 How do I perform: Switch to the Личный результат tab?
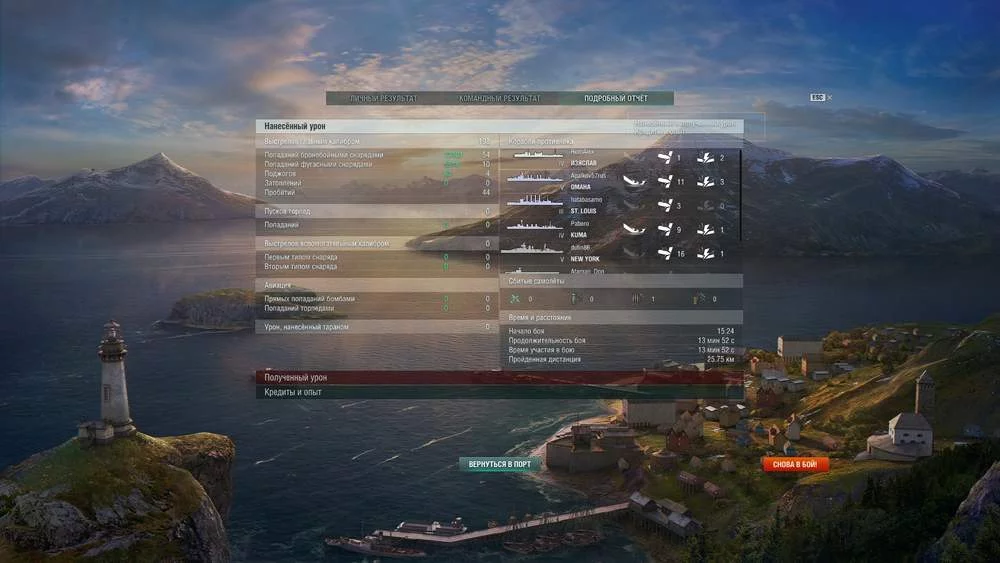[383, 98]
